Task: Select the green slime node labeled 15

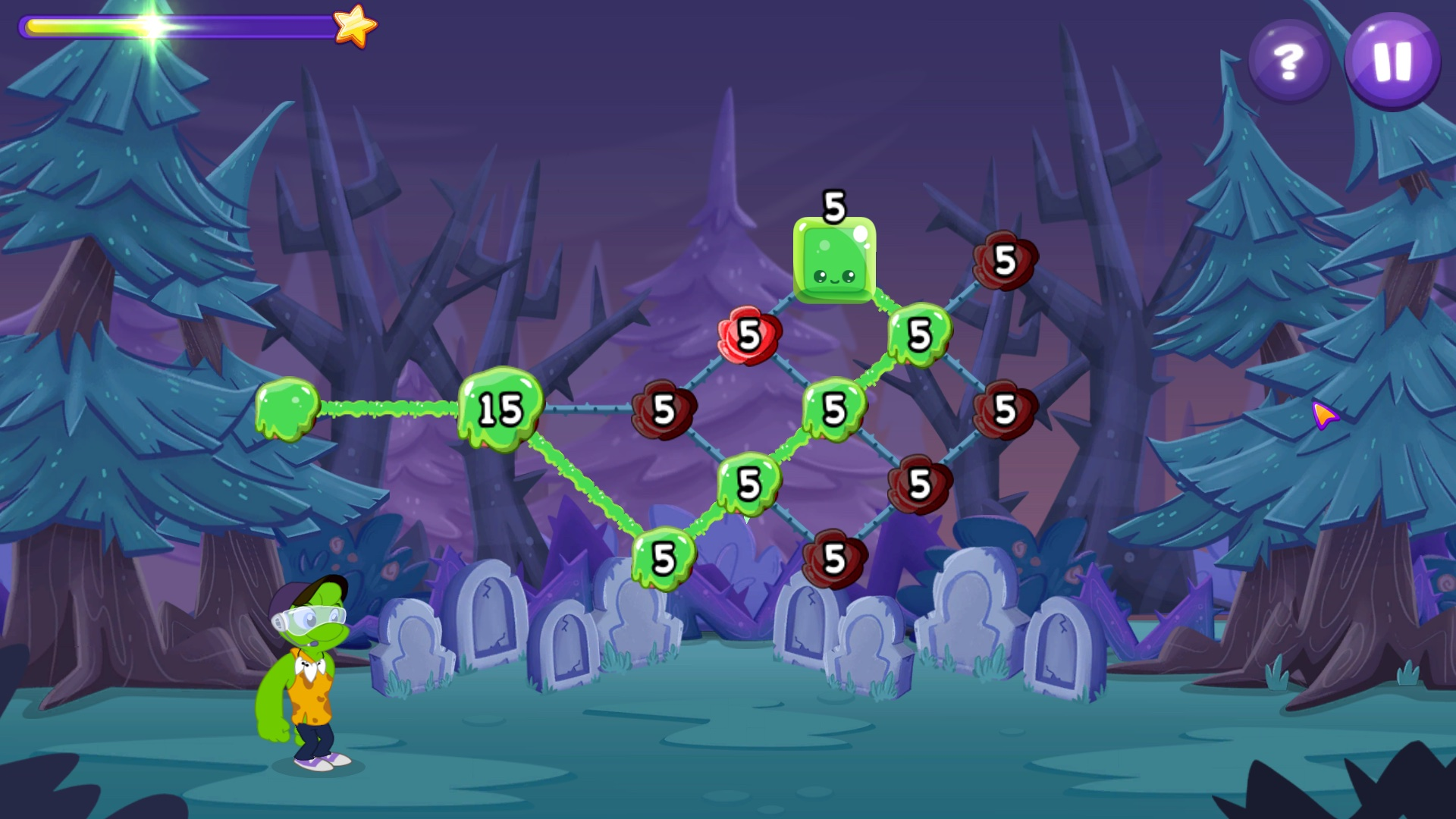Action: coord(500,409)
